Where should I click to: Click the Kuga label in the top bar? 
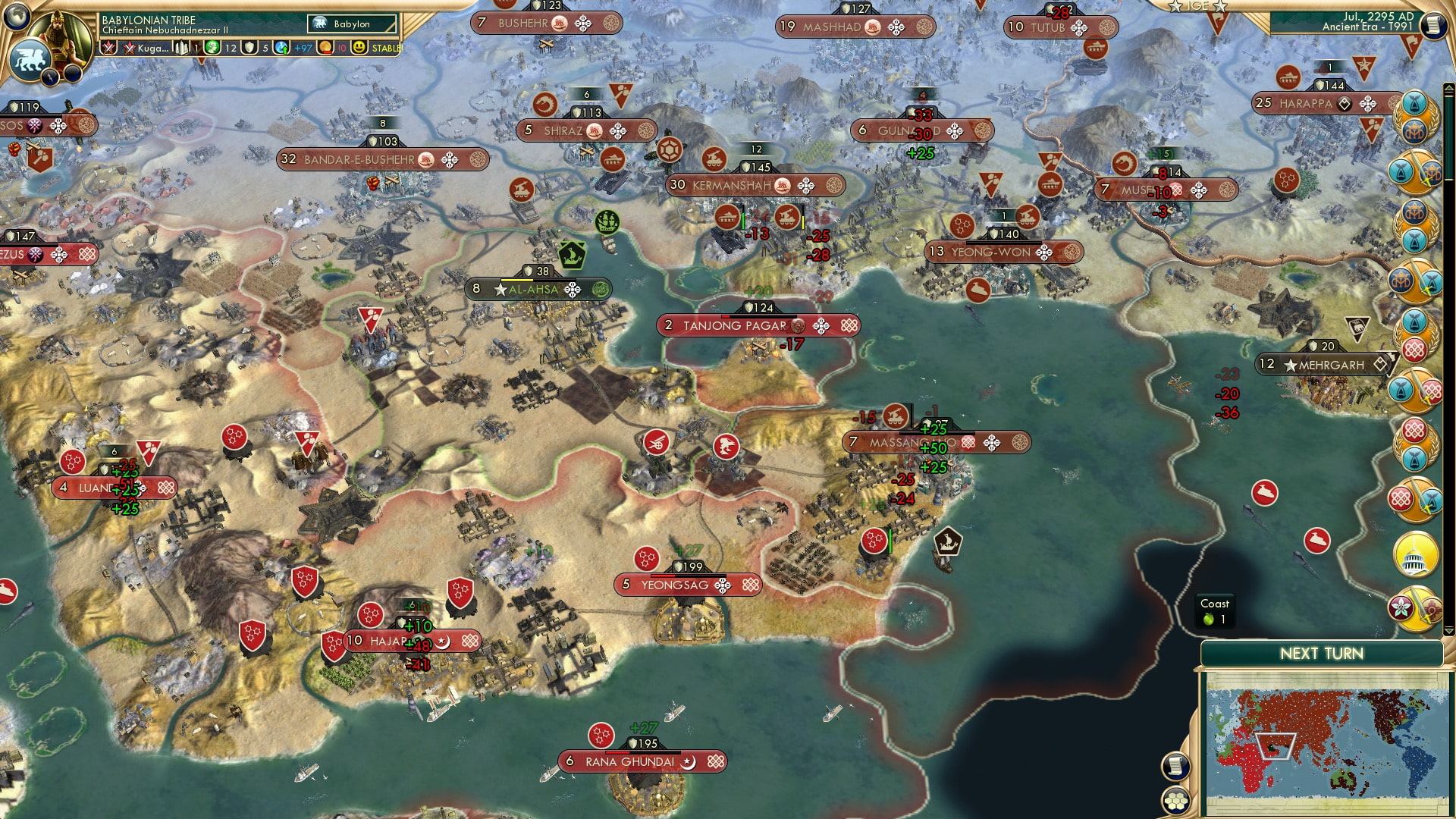coord(152,49)
